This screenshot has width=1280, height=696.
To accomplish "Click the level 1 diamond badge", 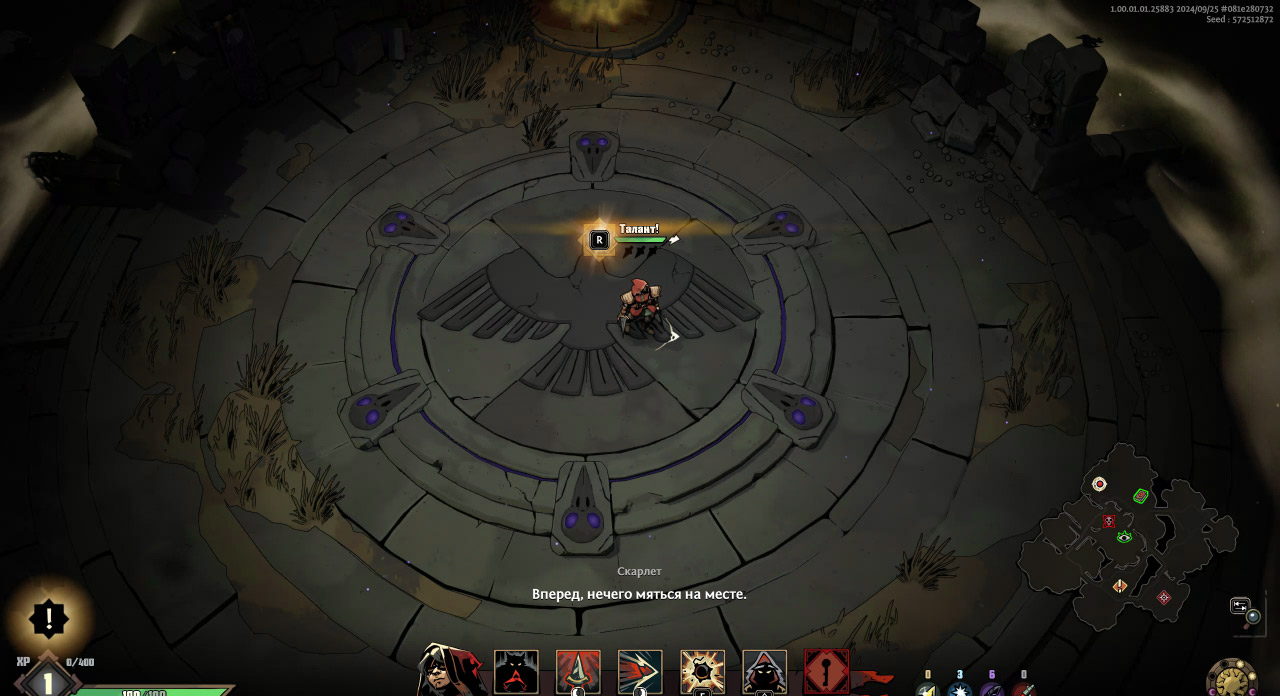I will [x=46, y=680].
